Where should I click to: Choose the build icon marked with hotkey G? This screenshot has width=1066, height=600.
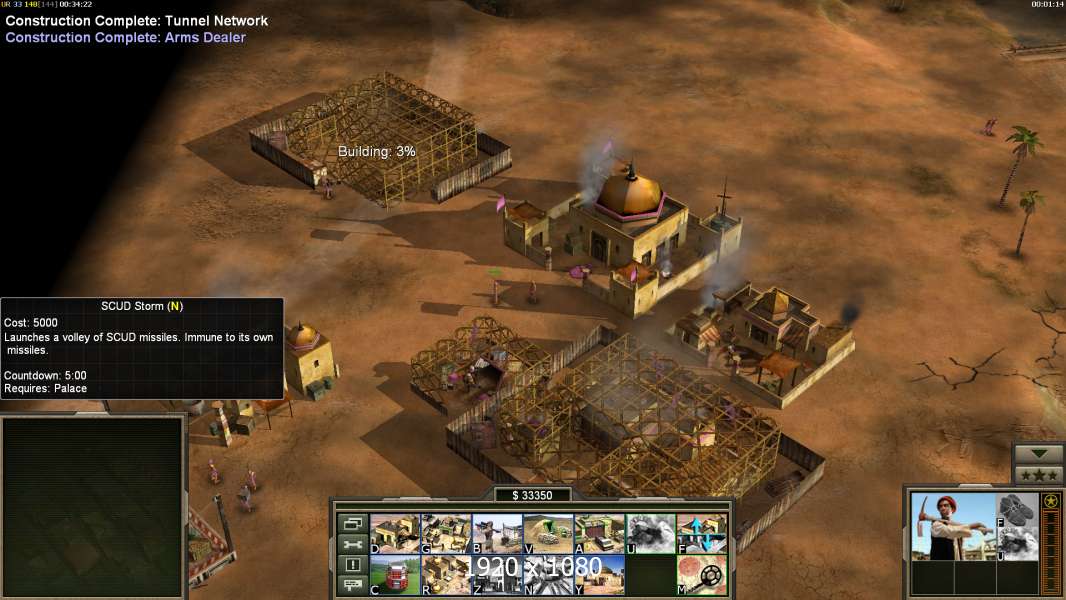pos(446,533)
